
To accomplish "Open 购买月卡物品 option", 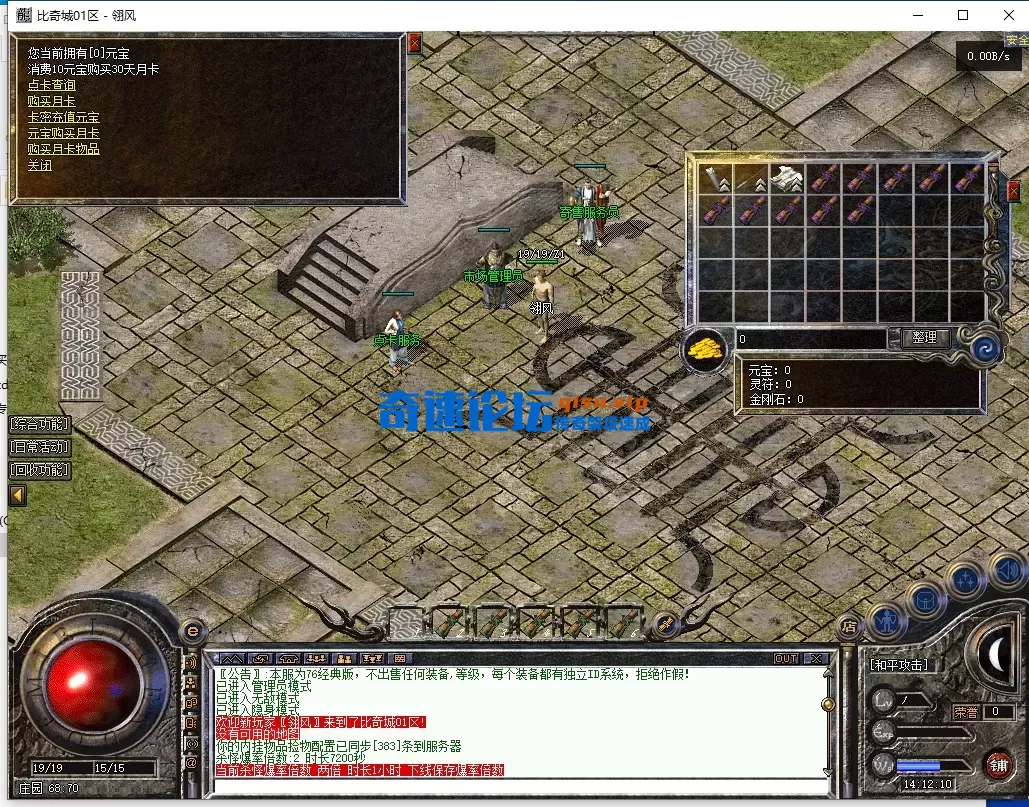I will [64, 149].
